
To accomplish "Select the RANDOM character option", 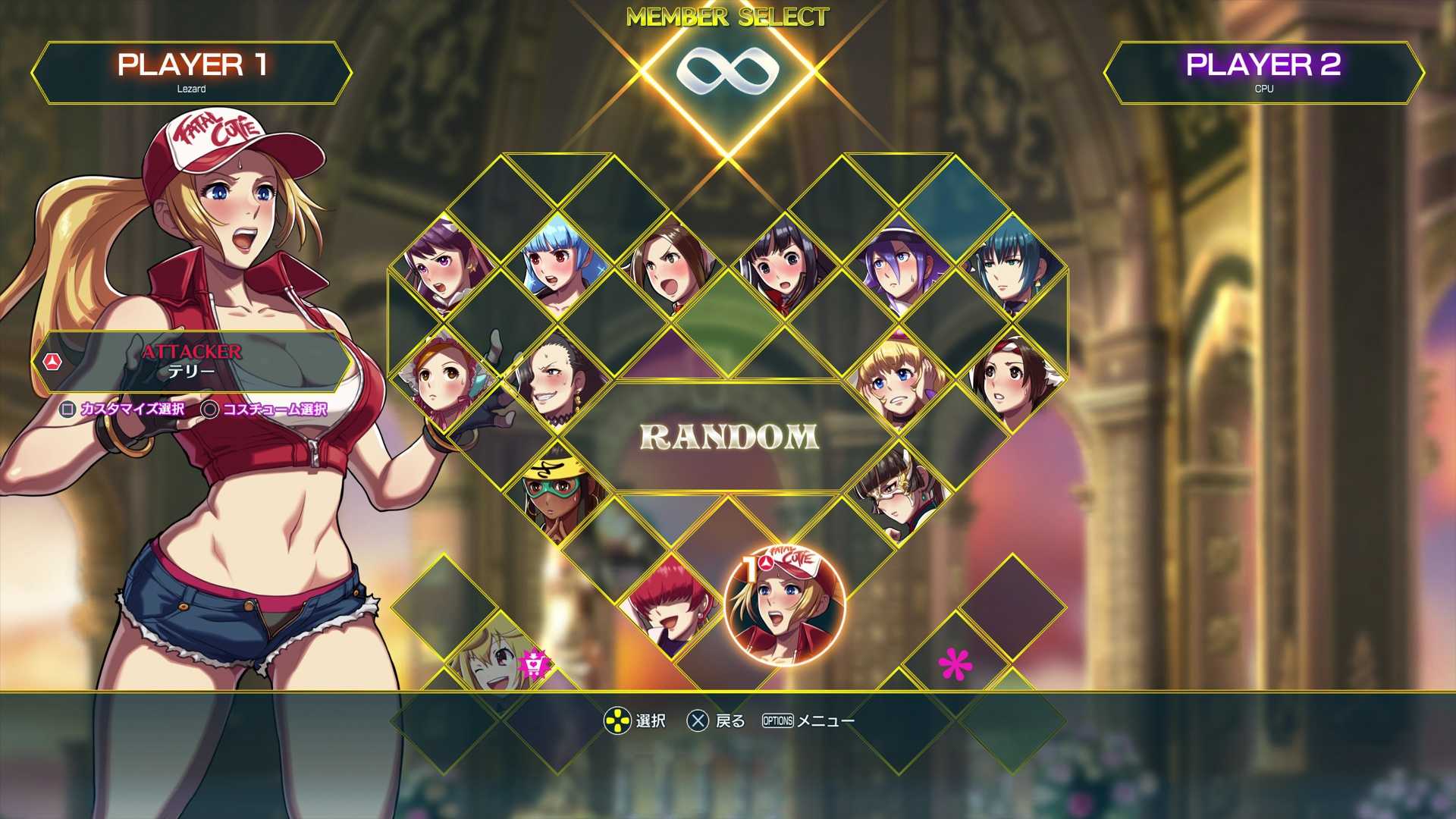I will pos(729,437).
